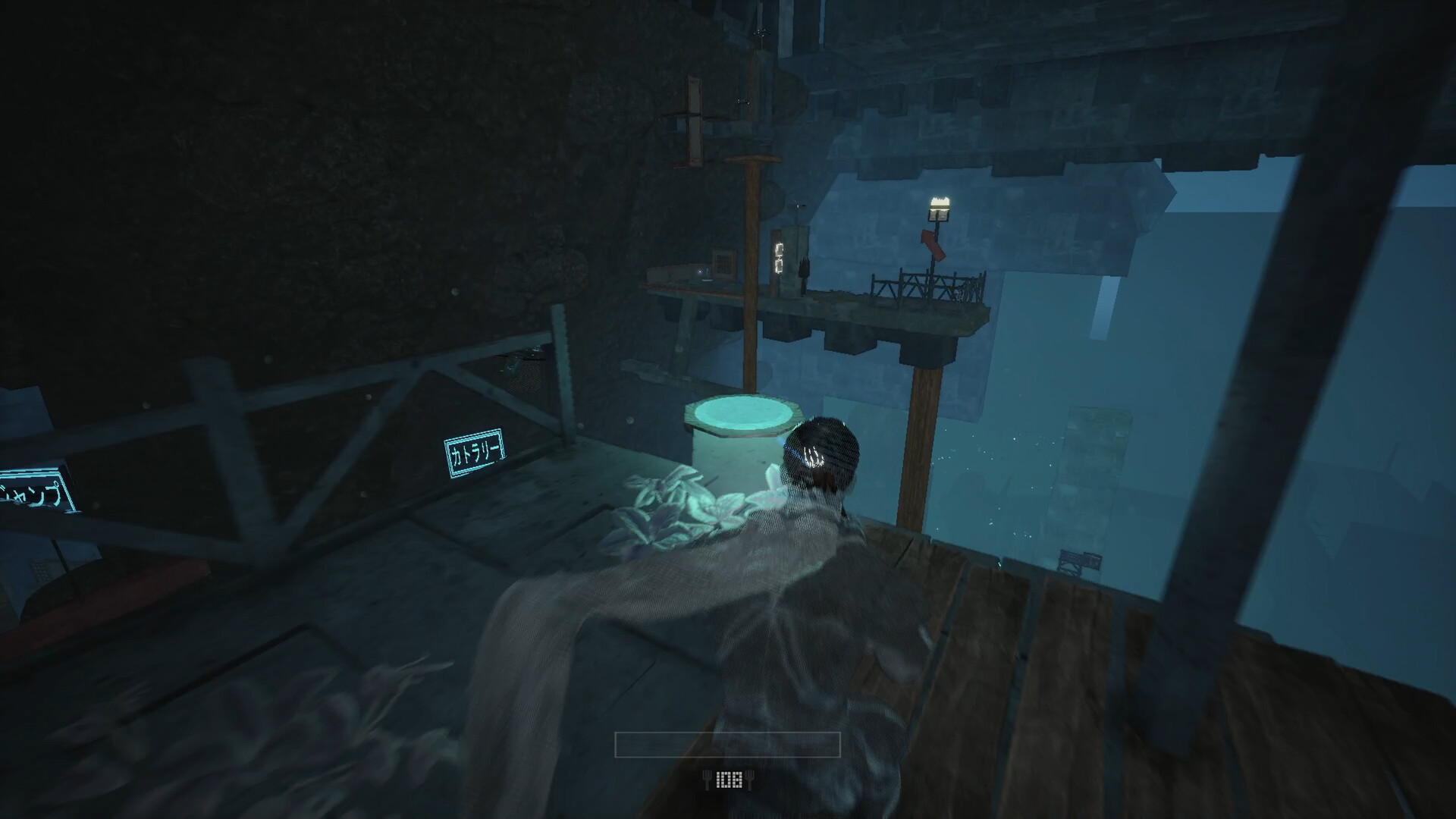
Task: Select the digital 108 hunger readout
Action: [729, 780]
